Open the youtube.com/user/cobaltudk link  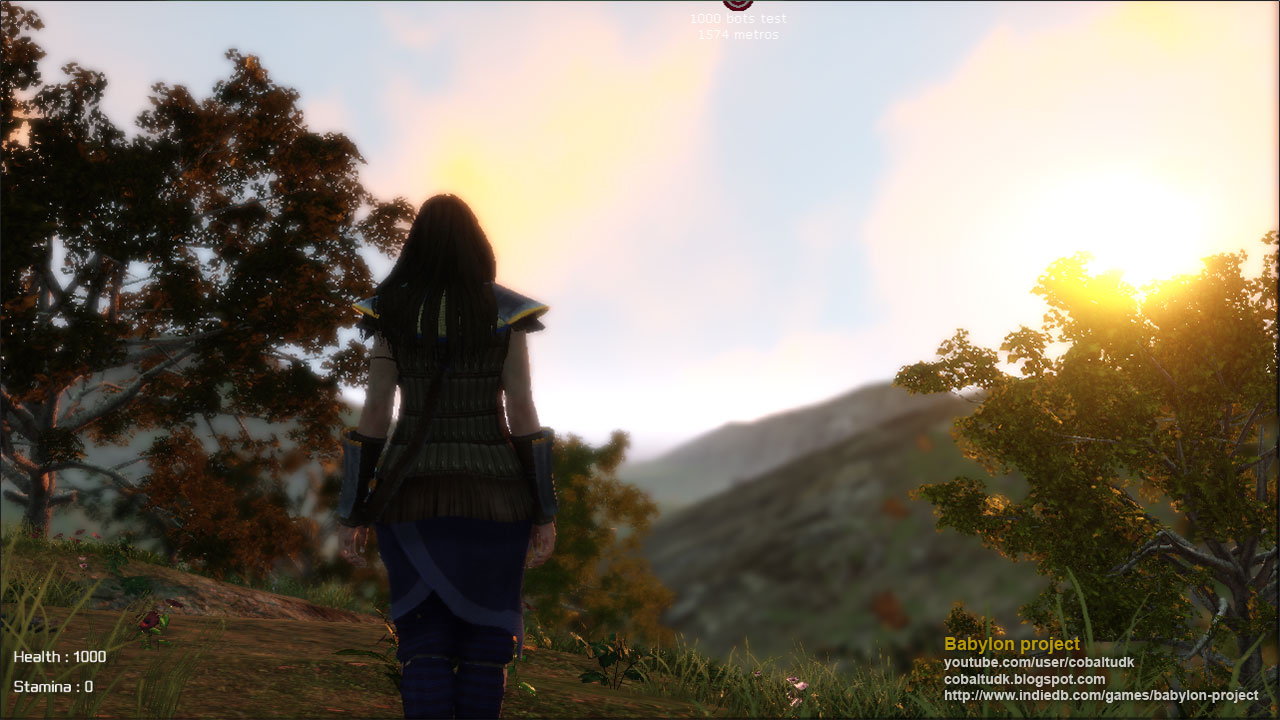tap(1039, 663)
